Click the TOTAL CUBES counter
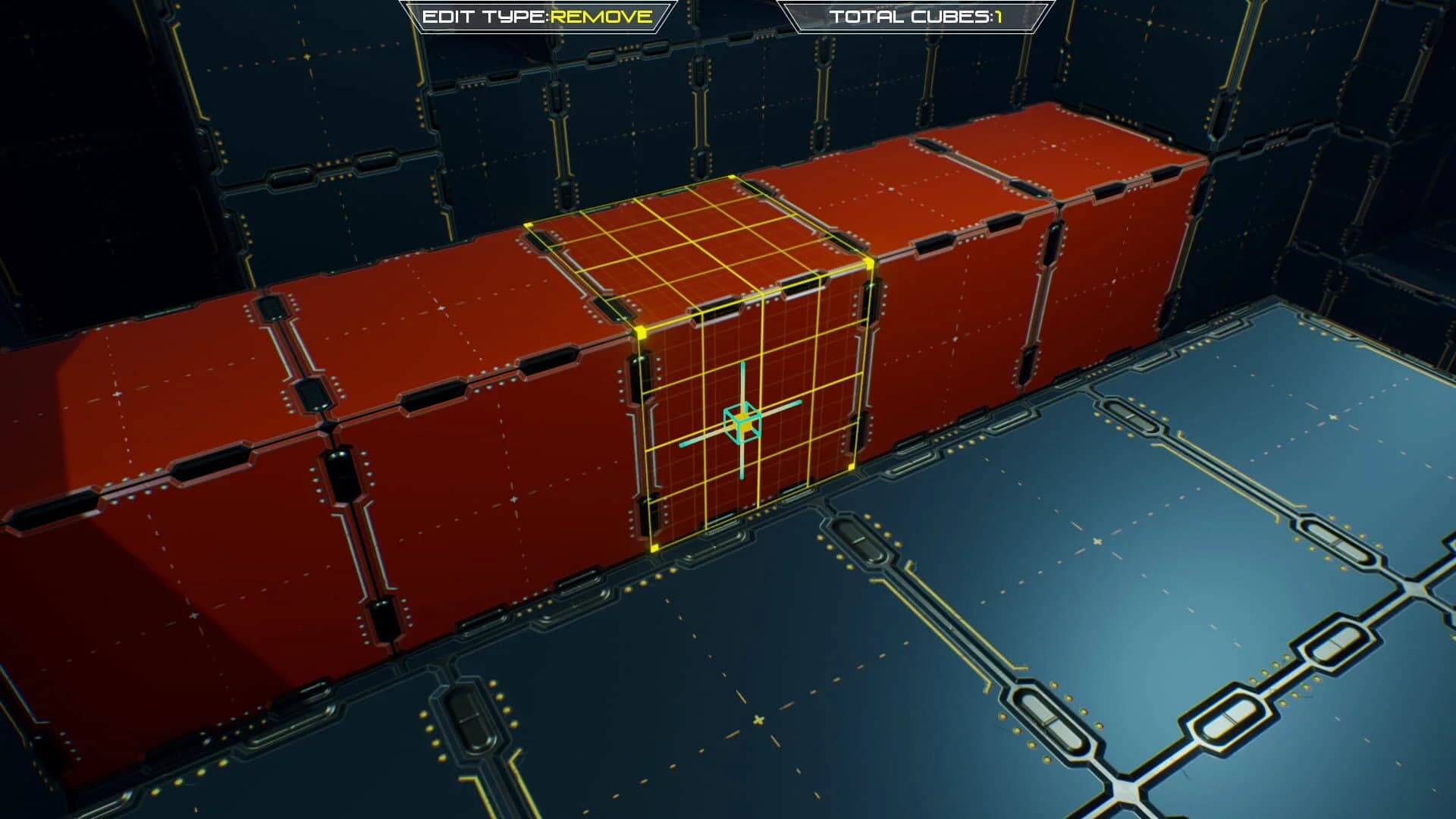Screen dimensions: 1456x819 tap(915, 16)
